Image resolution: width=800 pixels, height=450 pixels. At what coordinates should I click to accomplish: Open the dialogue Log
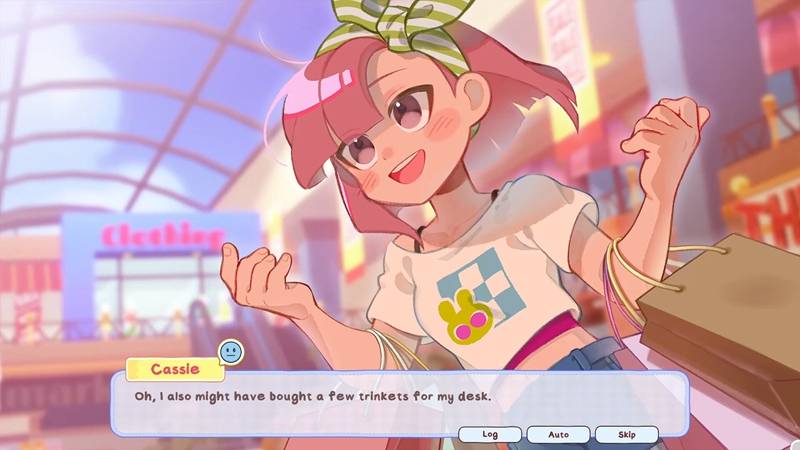coord(490,434)
